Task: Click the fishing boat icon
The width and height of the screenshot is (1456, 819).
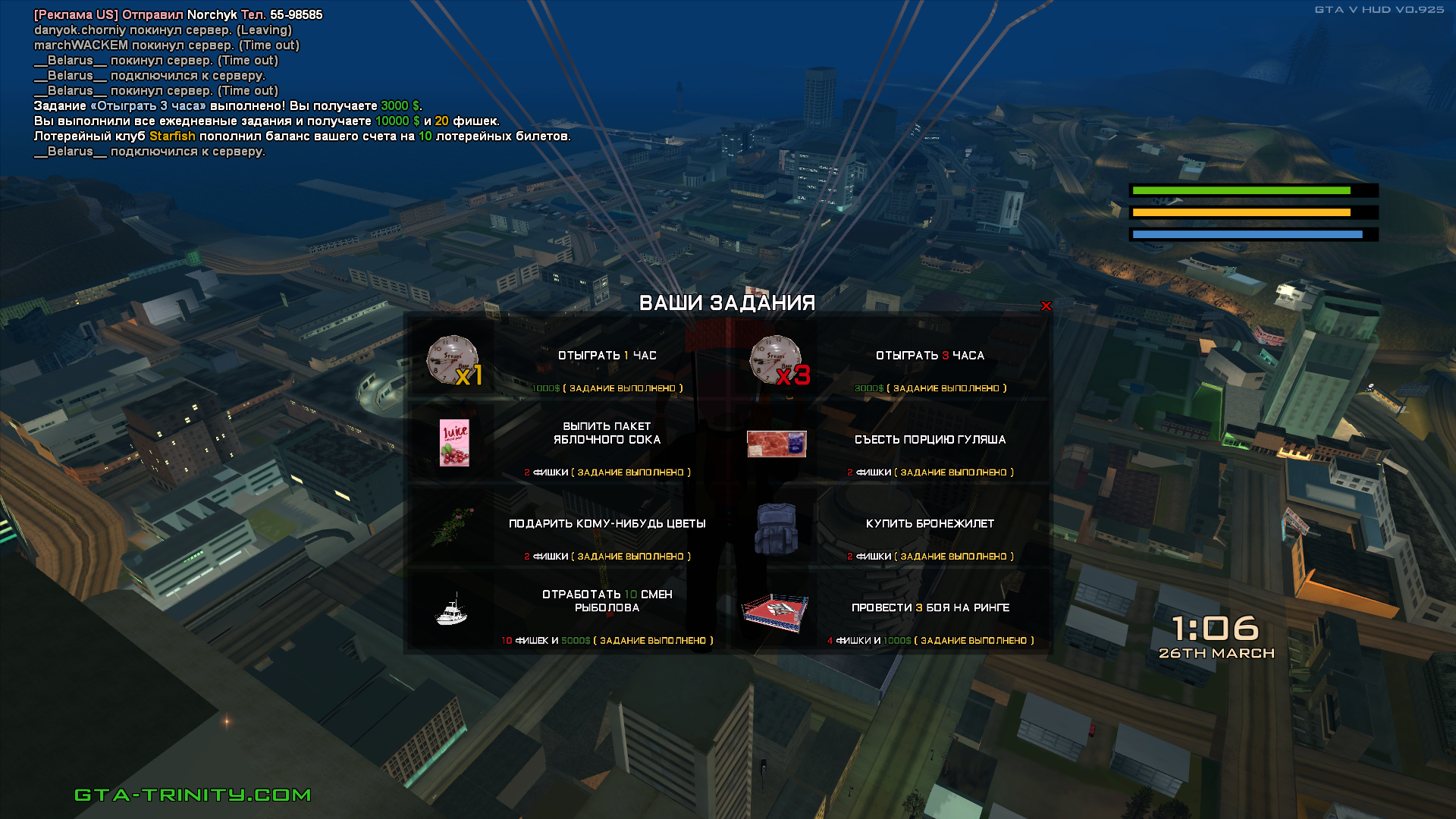Action: [452, 610]
